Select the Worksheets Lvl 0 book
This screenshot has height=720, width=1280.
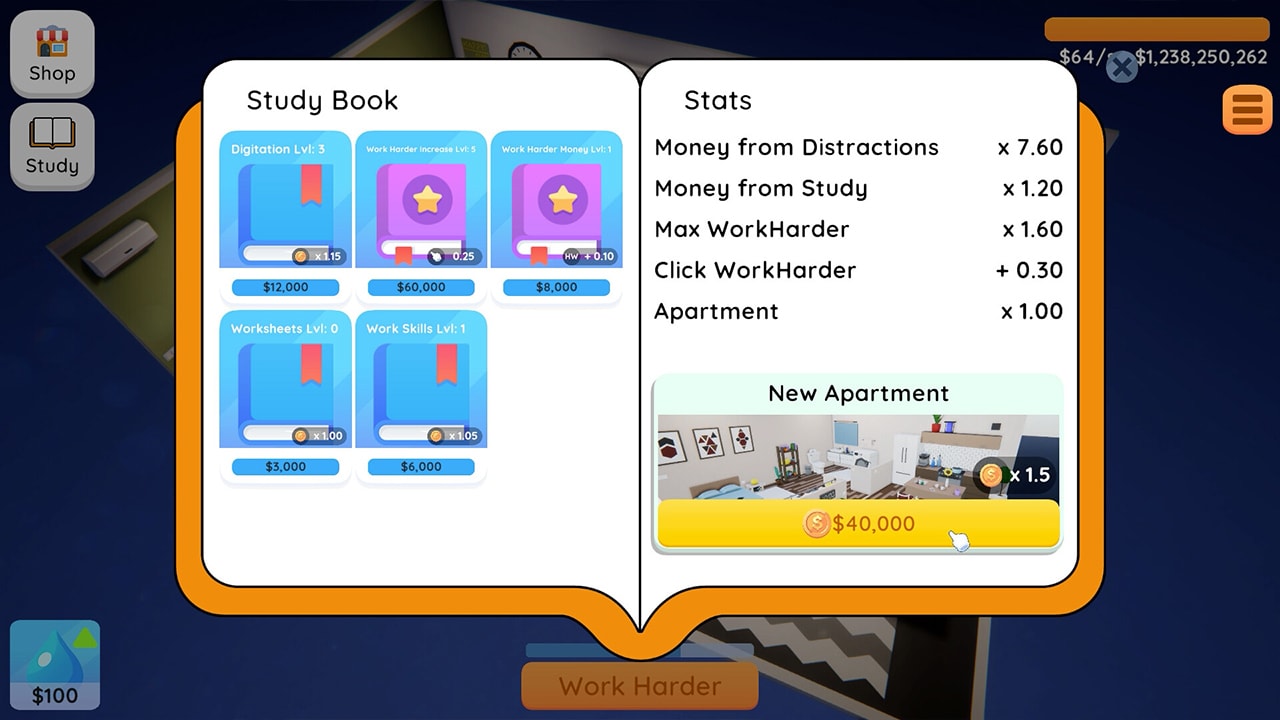click(285, 380)
